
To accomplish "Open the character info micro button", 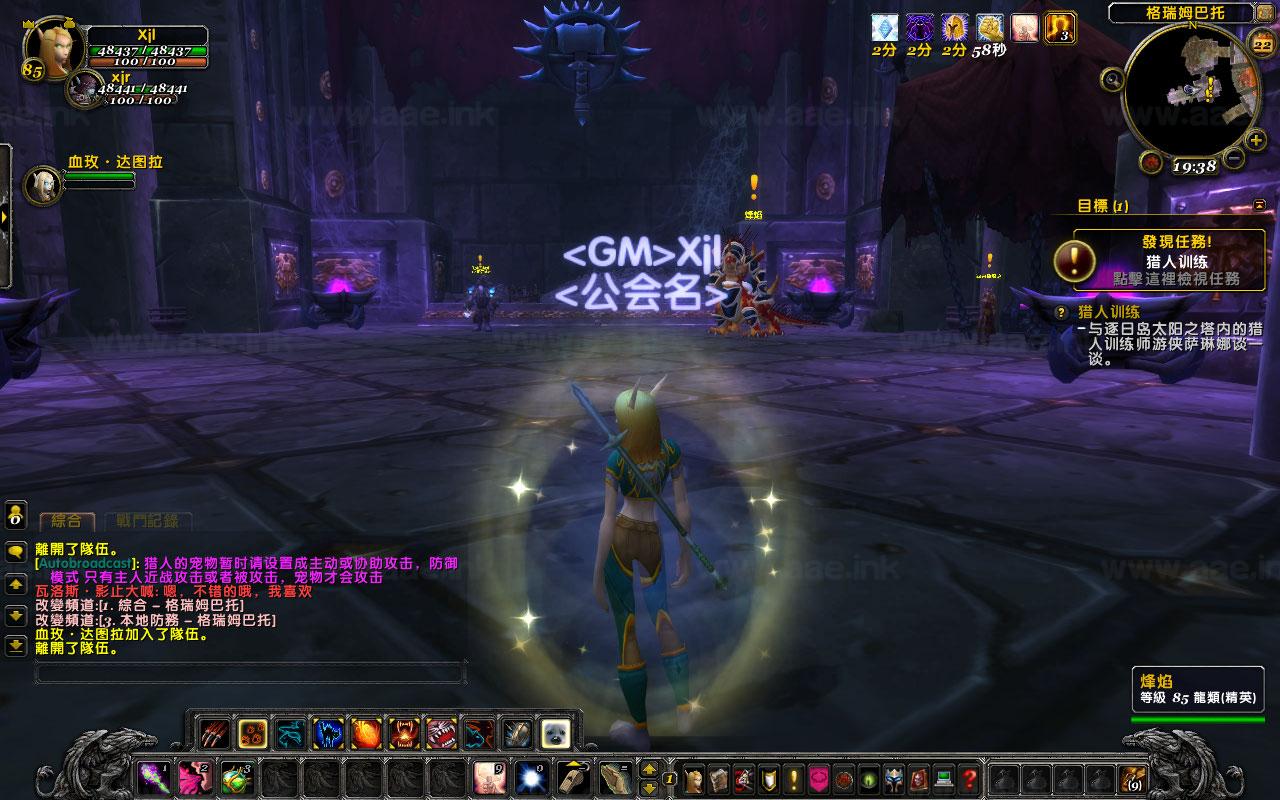I will 692,777.
